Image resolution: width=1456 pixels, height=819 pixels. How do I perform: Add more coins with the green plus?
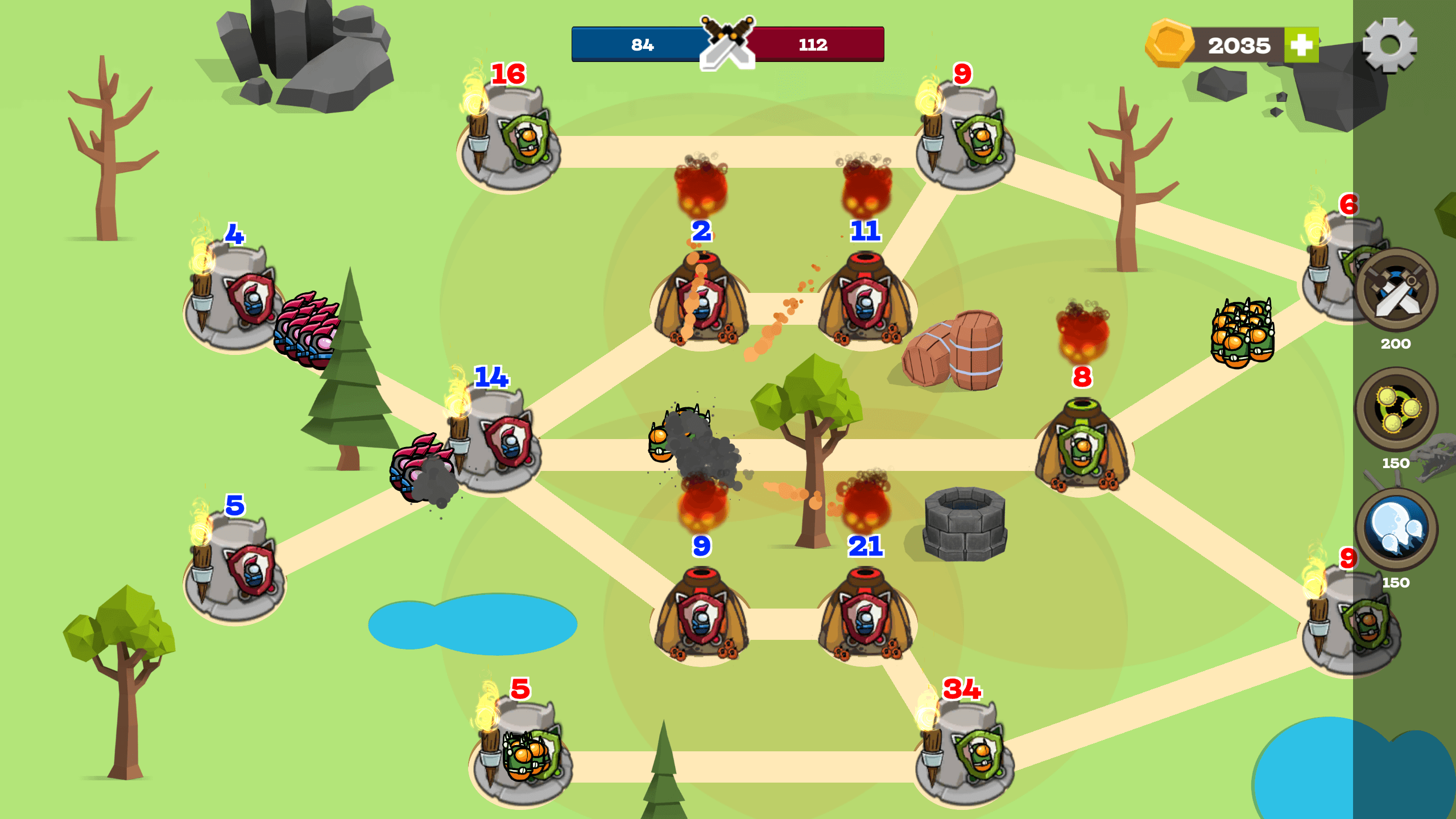click(x=1301, y=45)
